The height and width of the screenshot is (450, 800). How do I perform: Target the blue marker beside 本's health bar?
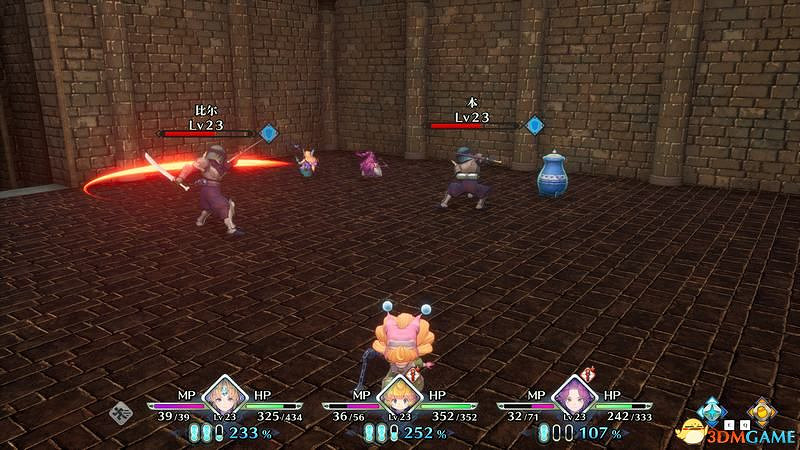[x=535, y=126]
